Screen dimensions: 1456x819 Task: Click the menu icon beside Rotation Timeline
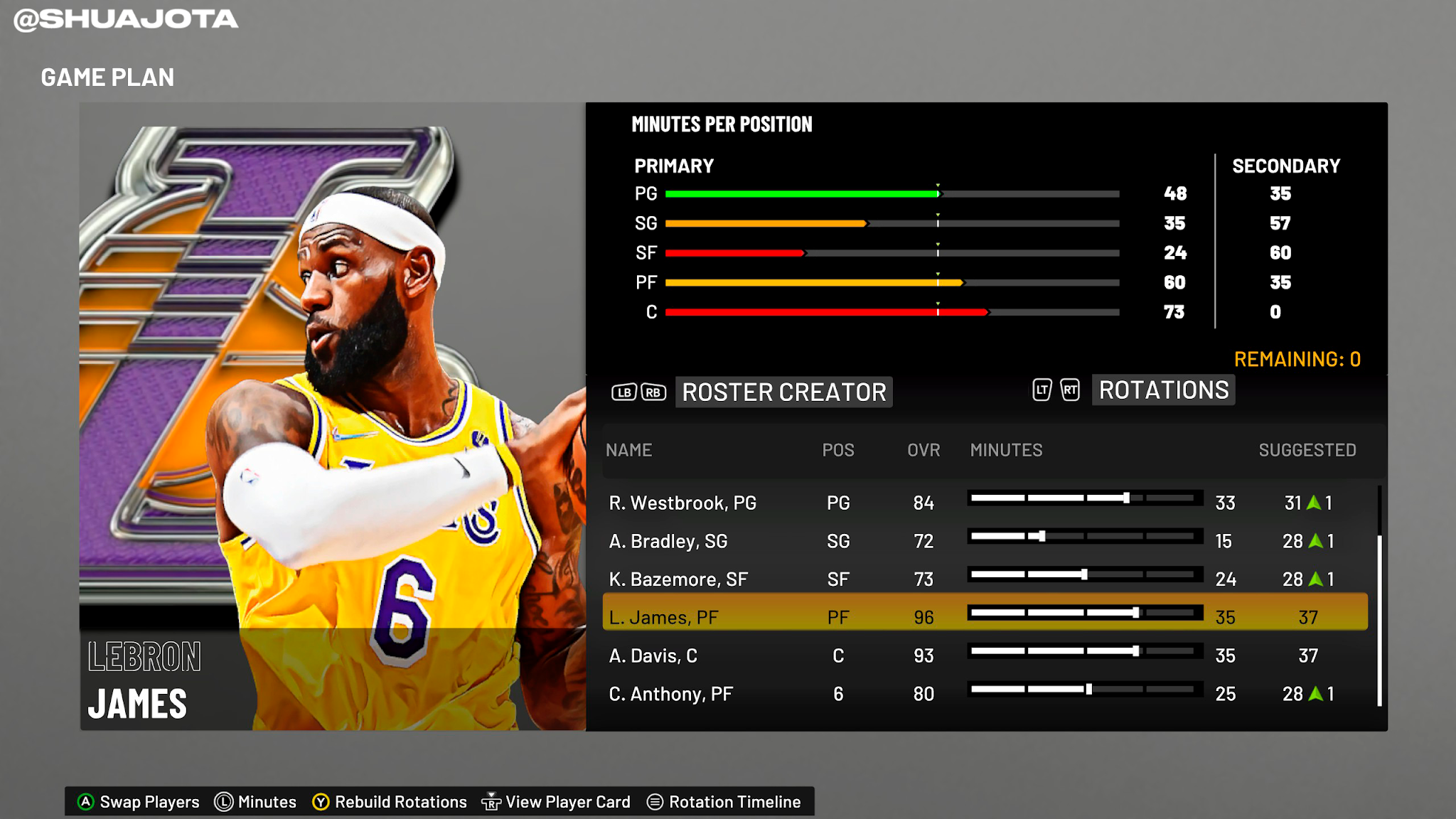pyautogui.click(x=655, y=801)
